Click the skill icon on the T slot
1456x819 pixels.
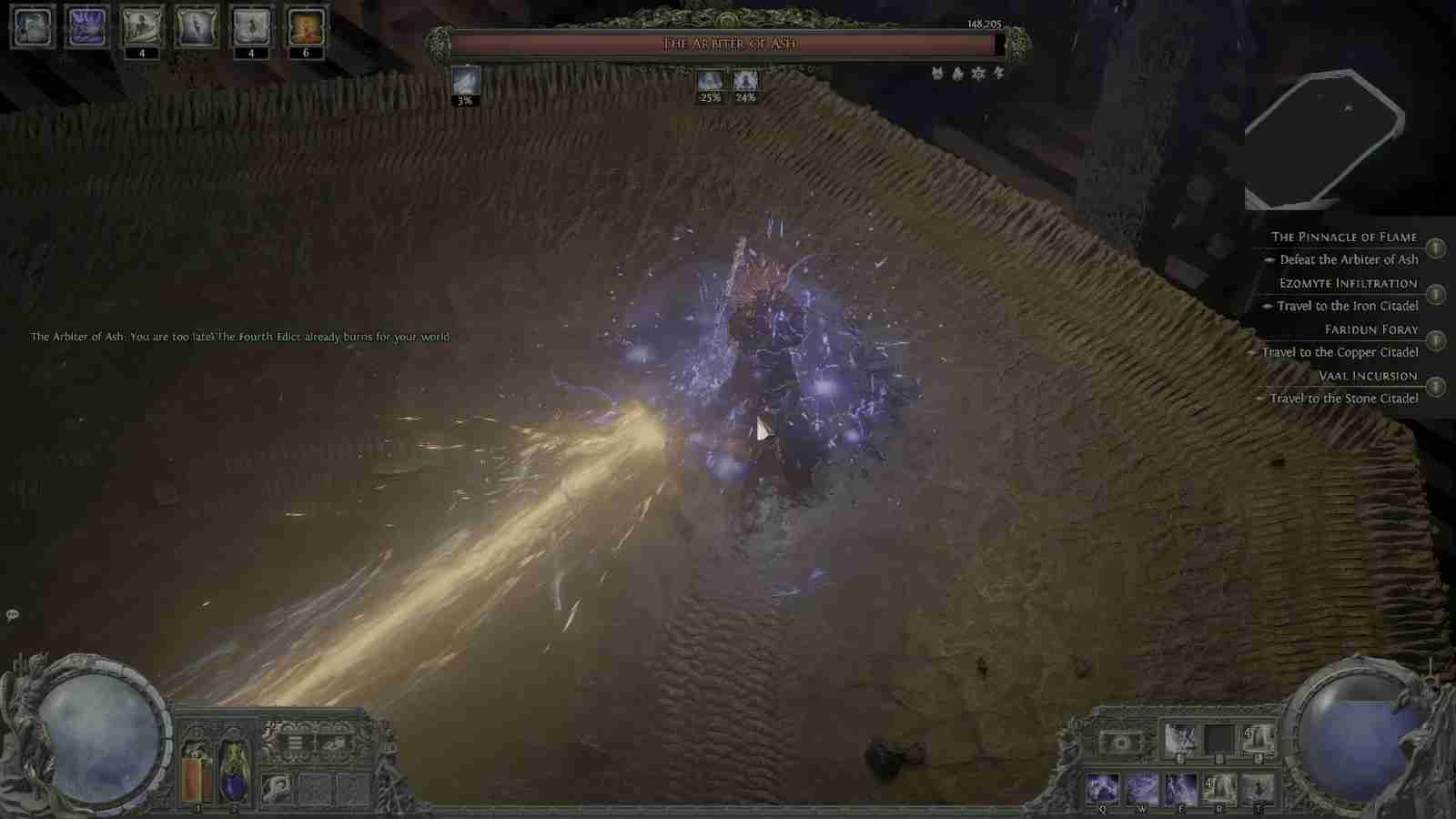tap(1259, 789)
